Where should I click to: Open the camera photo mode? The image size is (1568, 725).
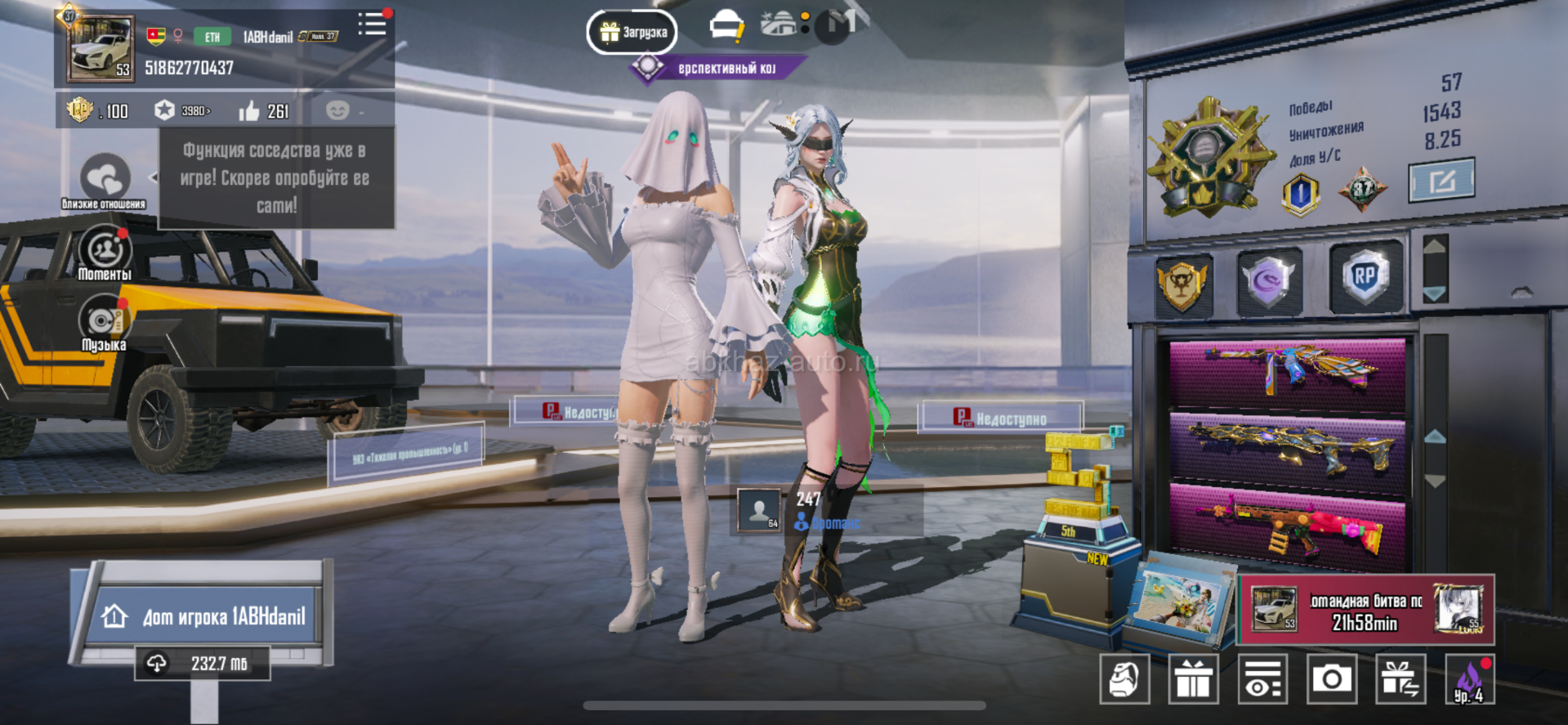(1331, 678)
